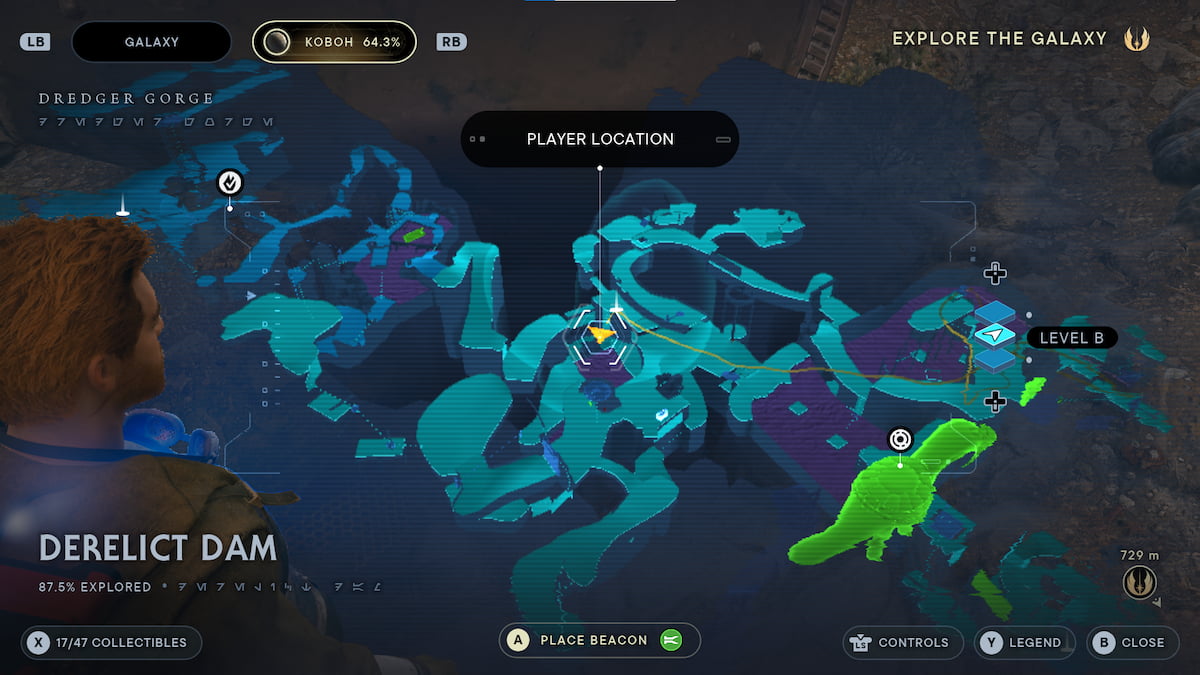Open the 17/47 Collectibles list

pyautogui.click(x=111, y=642)
